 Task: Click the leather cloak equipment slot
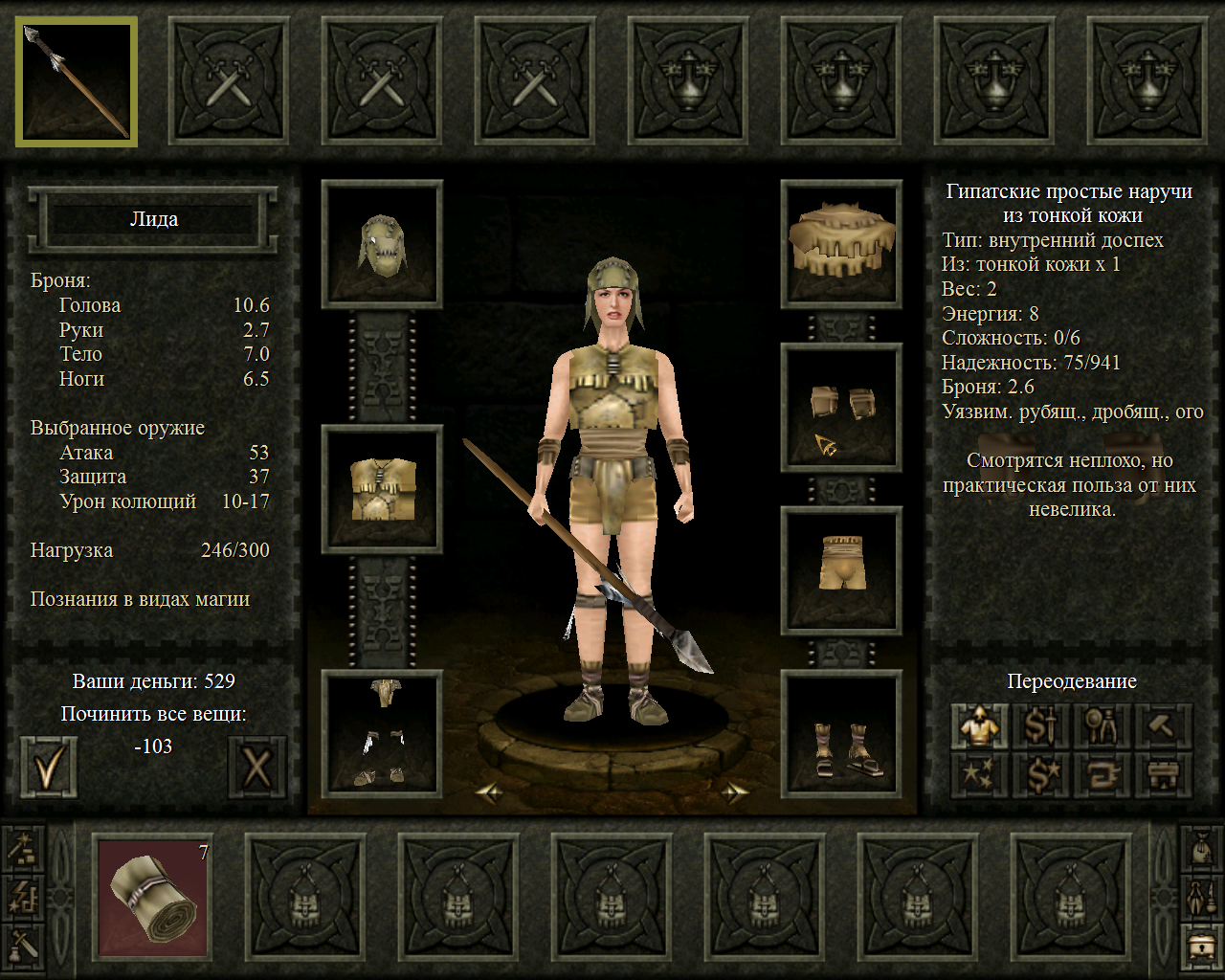(842, 244)
